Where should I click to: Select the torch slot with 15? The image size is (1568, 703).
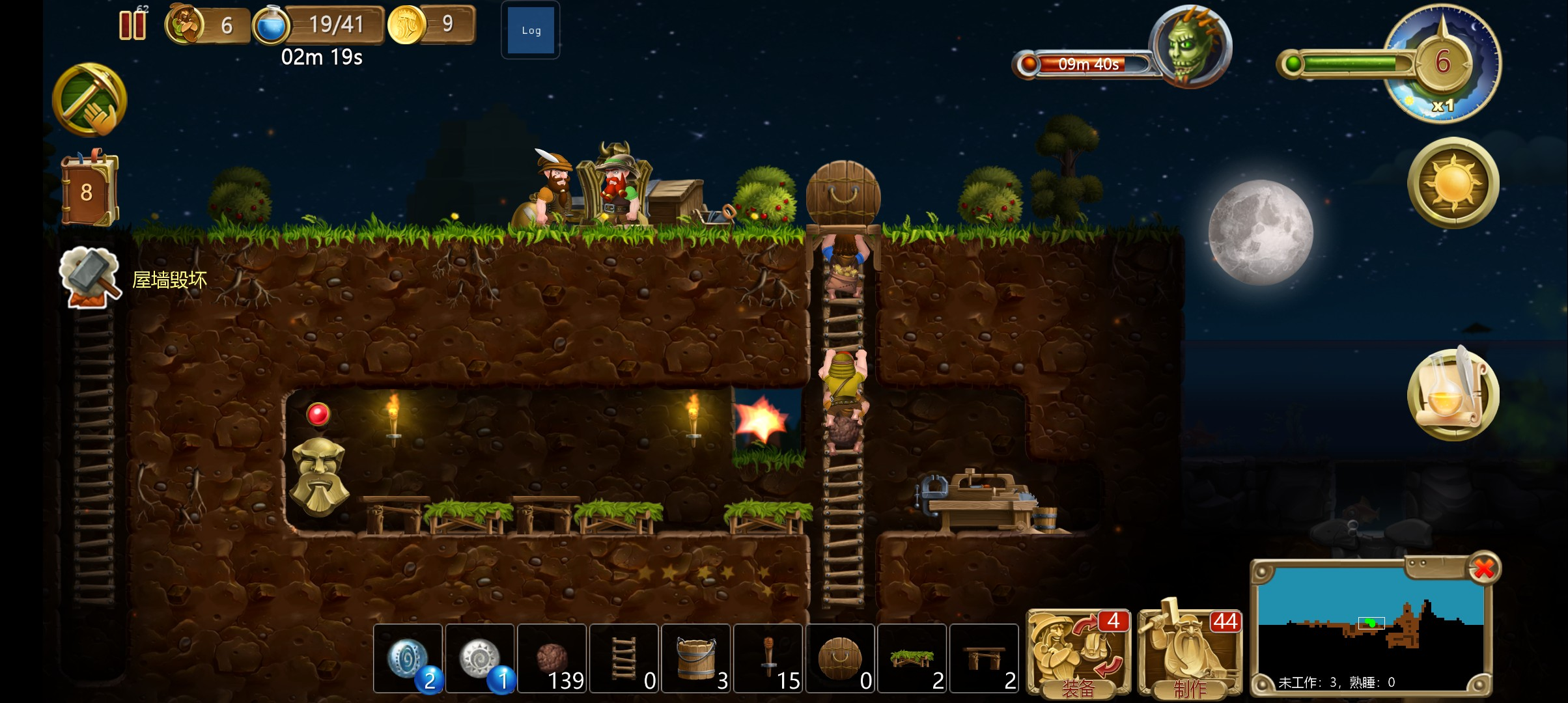(769, 659)
